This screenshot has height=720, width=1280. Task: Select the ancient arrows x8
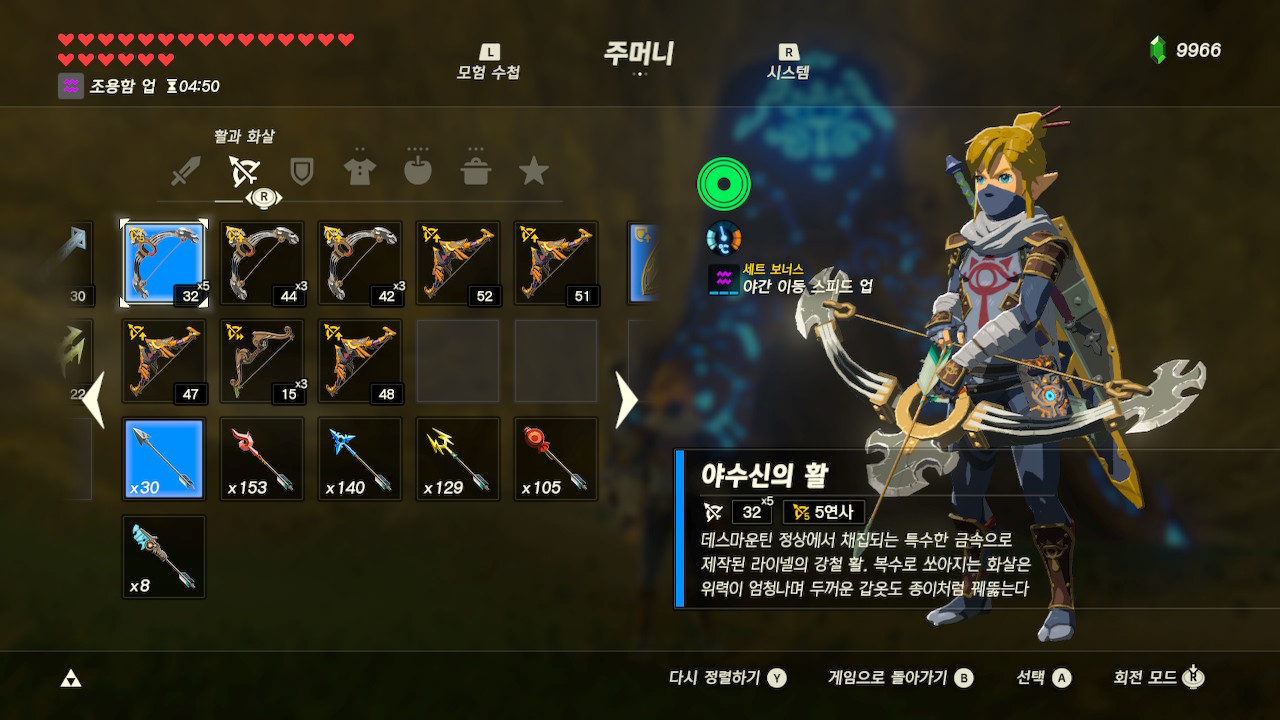coord(163,557)
